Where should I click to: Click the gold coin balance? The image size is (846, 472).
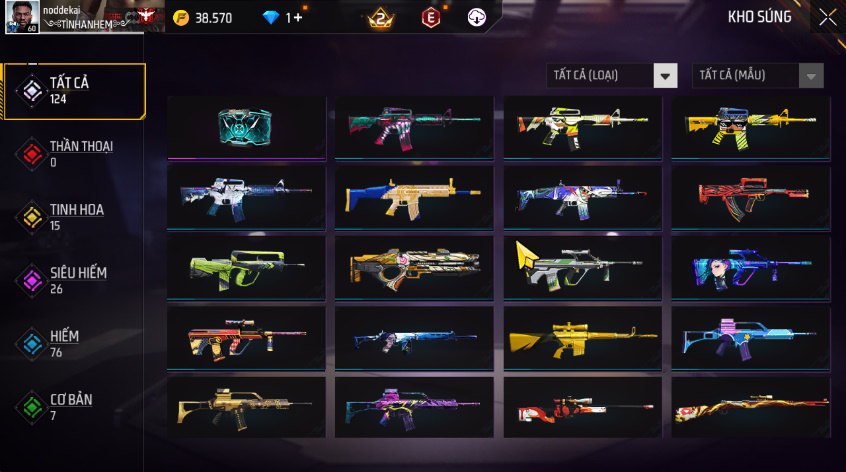(x=203, y=18)
